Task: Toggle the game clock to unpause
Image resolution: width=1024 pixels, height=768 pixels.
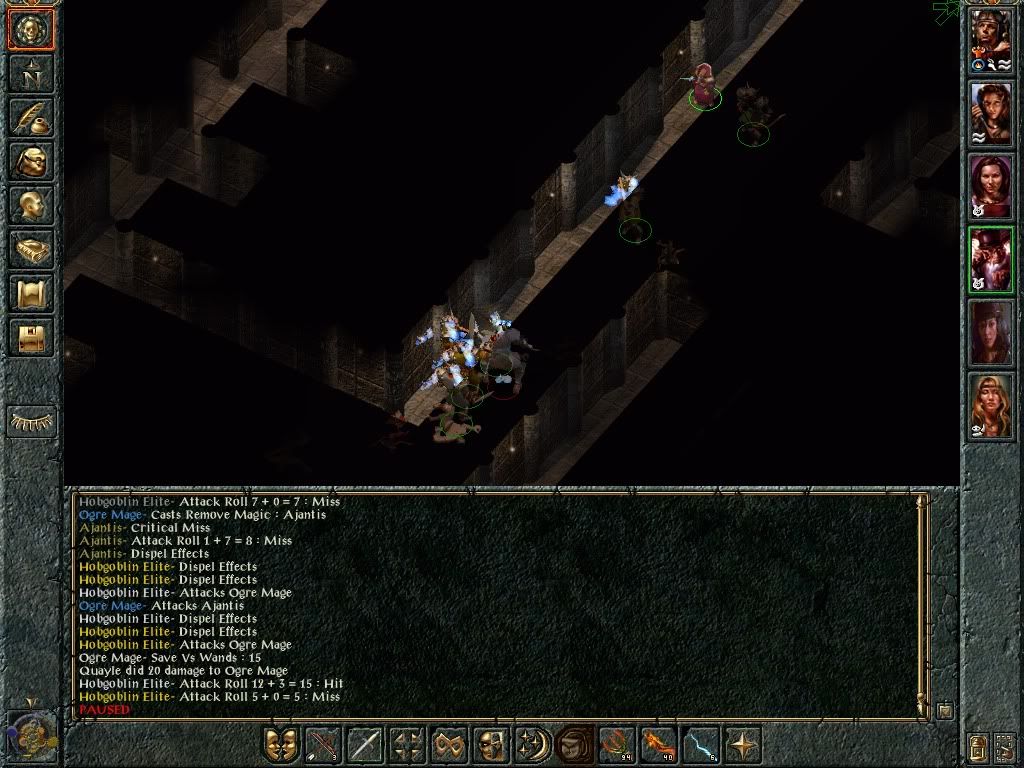Action: (30, 735)
